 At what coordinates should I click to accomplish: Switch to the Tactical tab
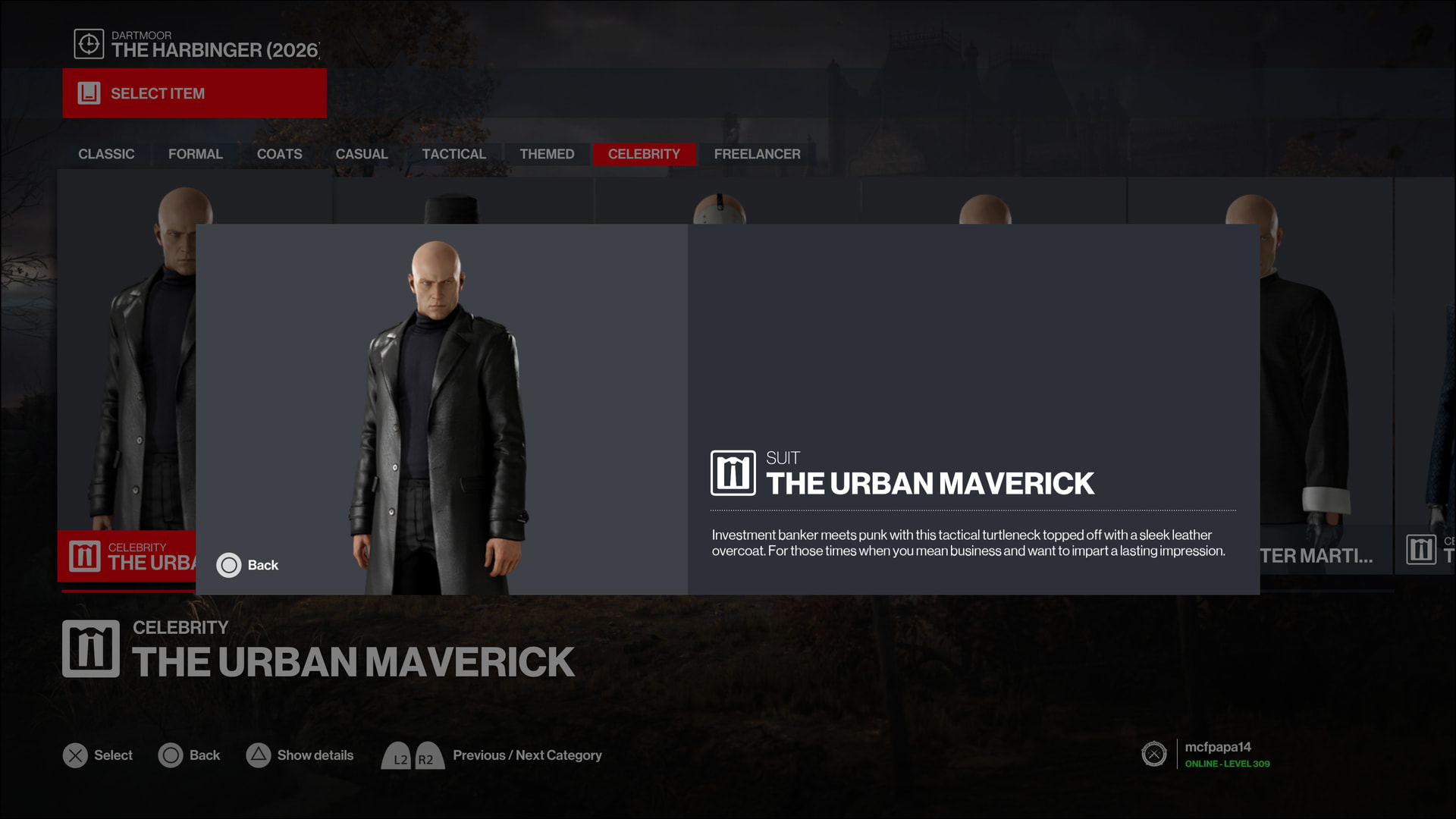tap(453, 154)
